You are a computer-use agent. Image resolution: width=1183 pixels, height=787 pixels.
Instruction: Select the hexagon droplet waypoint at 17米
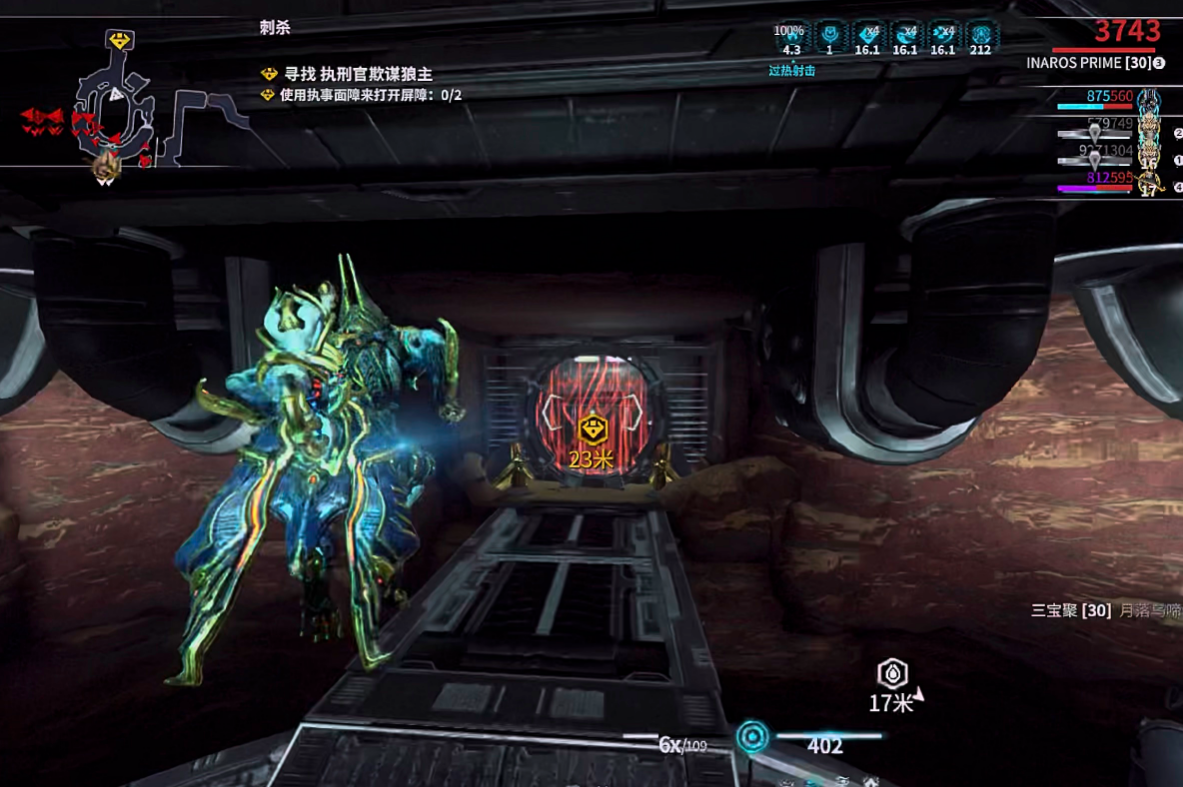pyautogui.click(x=892, y=673)
